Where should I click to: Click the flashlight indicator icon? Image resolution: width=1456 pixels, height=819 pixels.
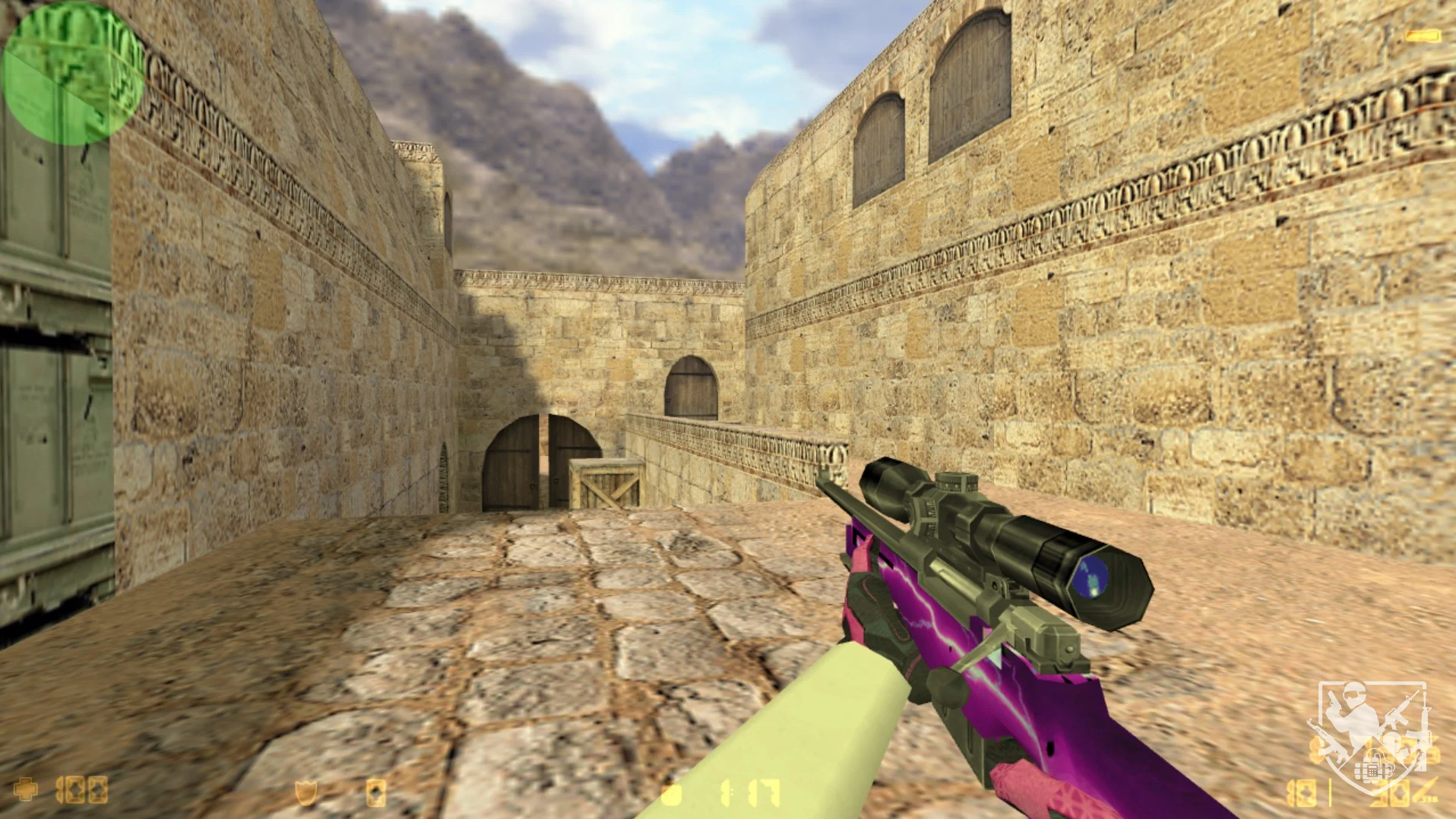click(1422, 36)
